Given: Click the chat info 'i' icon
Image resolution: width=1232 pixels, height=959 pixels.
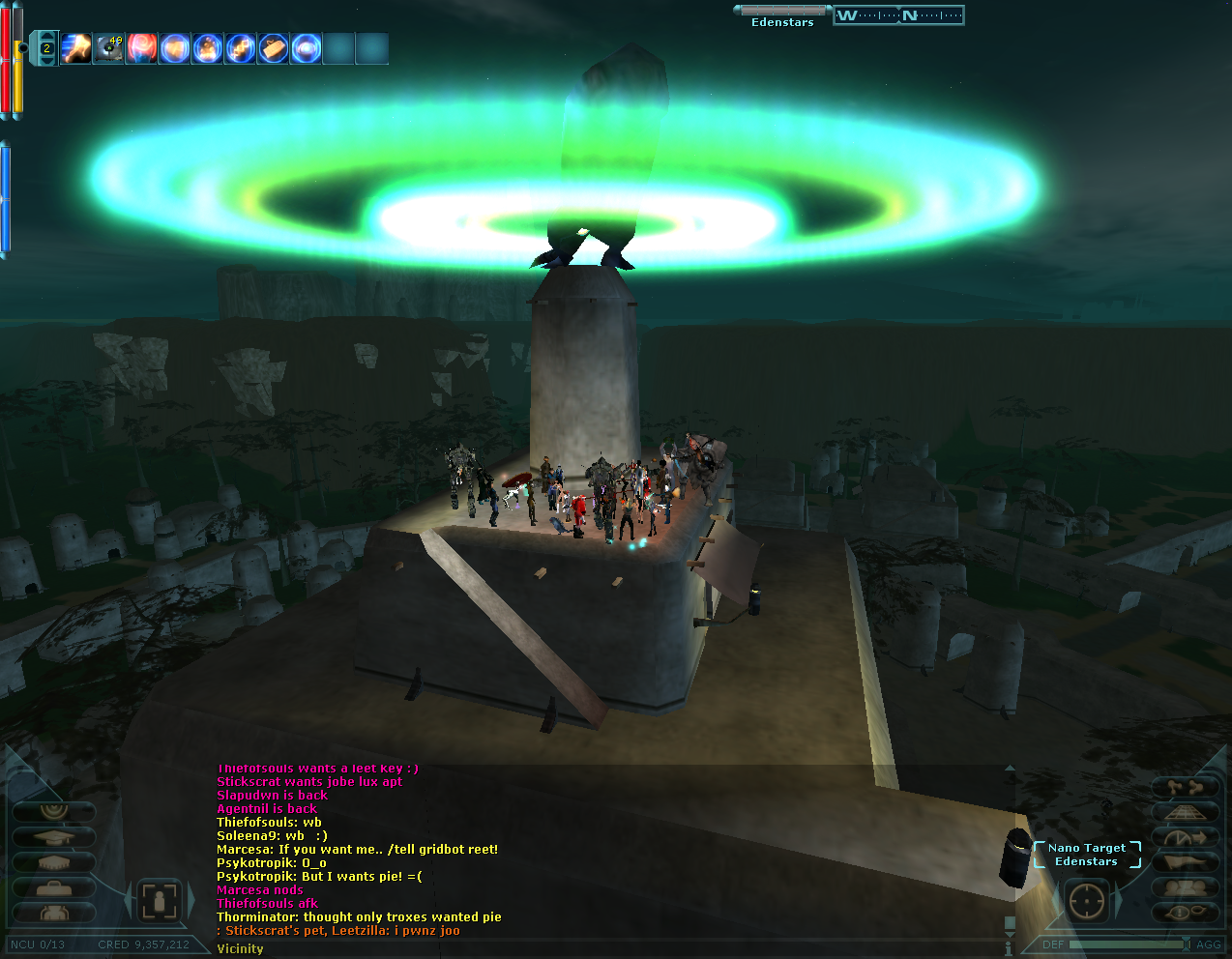Looking at the screenshot, I should pos(1009,948).
